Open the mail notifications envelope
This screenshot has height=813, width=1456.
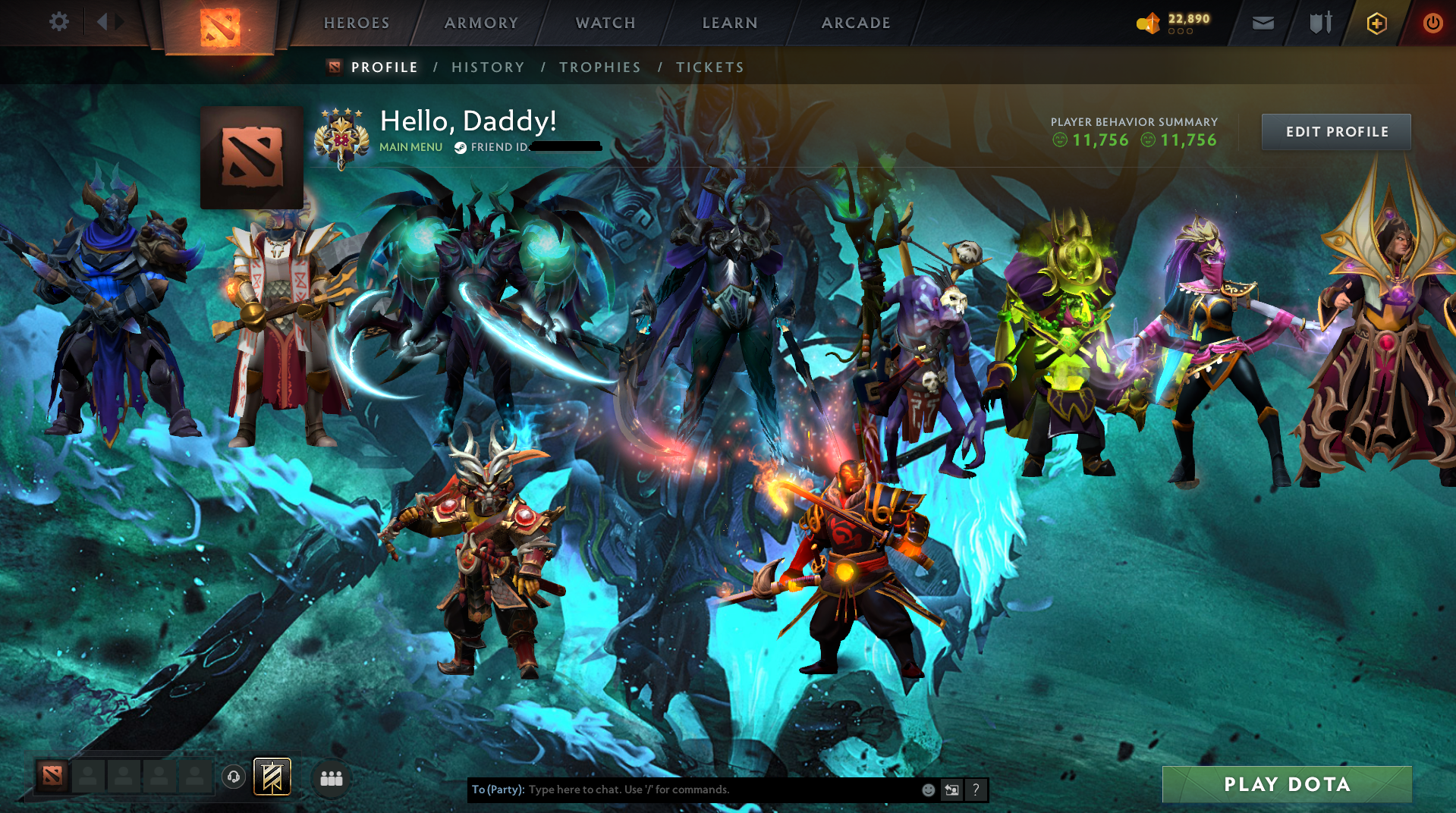click(1262, 23)
